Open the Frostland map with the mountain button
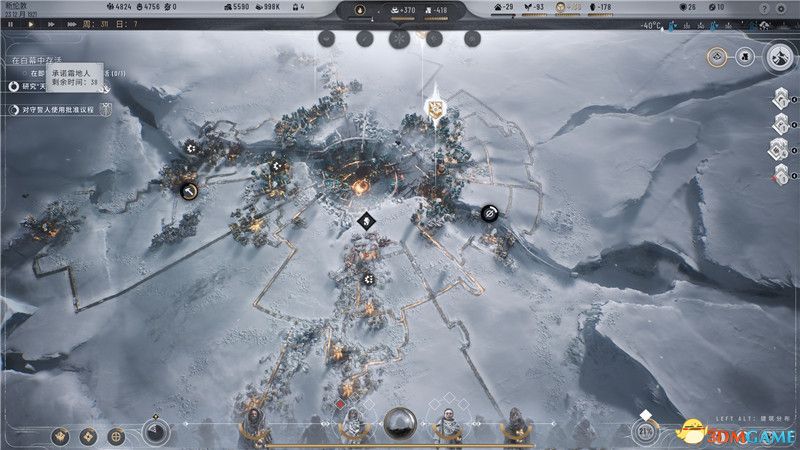Viewport: 800px width, 450px height. (x=778, y=58)
